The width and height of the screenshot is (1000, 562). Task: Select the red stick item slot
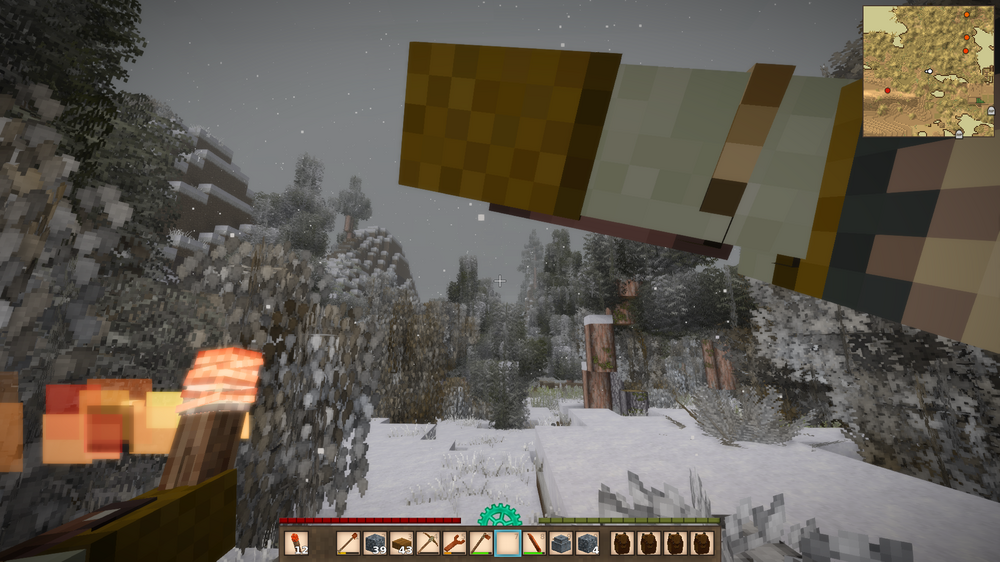click(534, 544)
